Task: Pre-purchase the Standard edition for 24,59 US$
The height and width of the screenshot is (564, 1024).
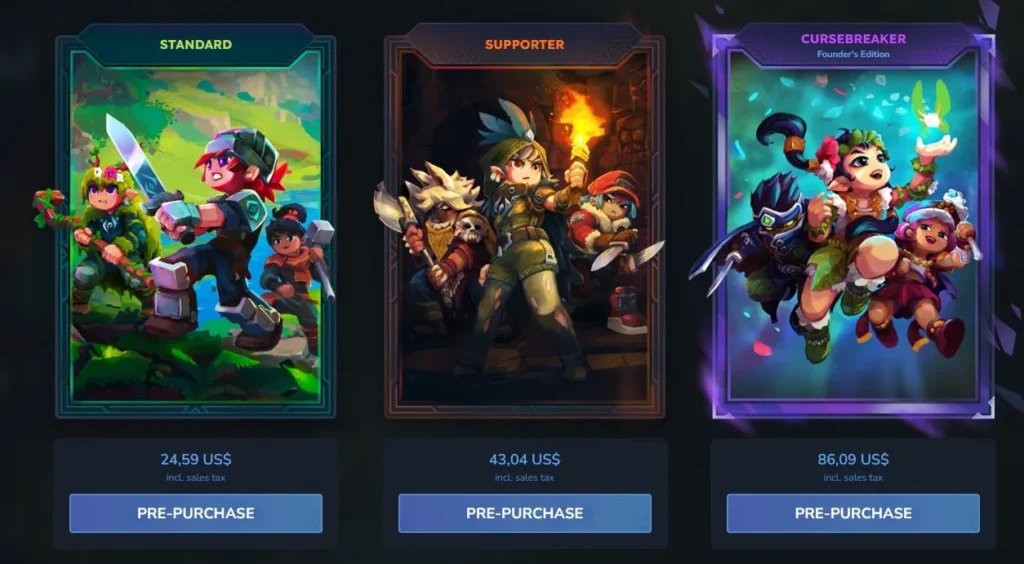Action: 196,513
